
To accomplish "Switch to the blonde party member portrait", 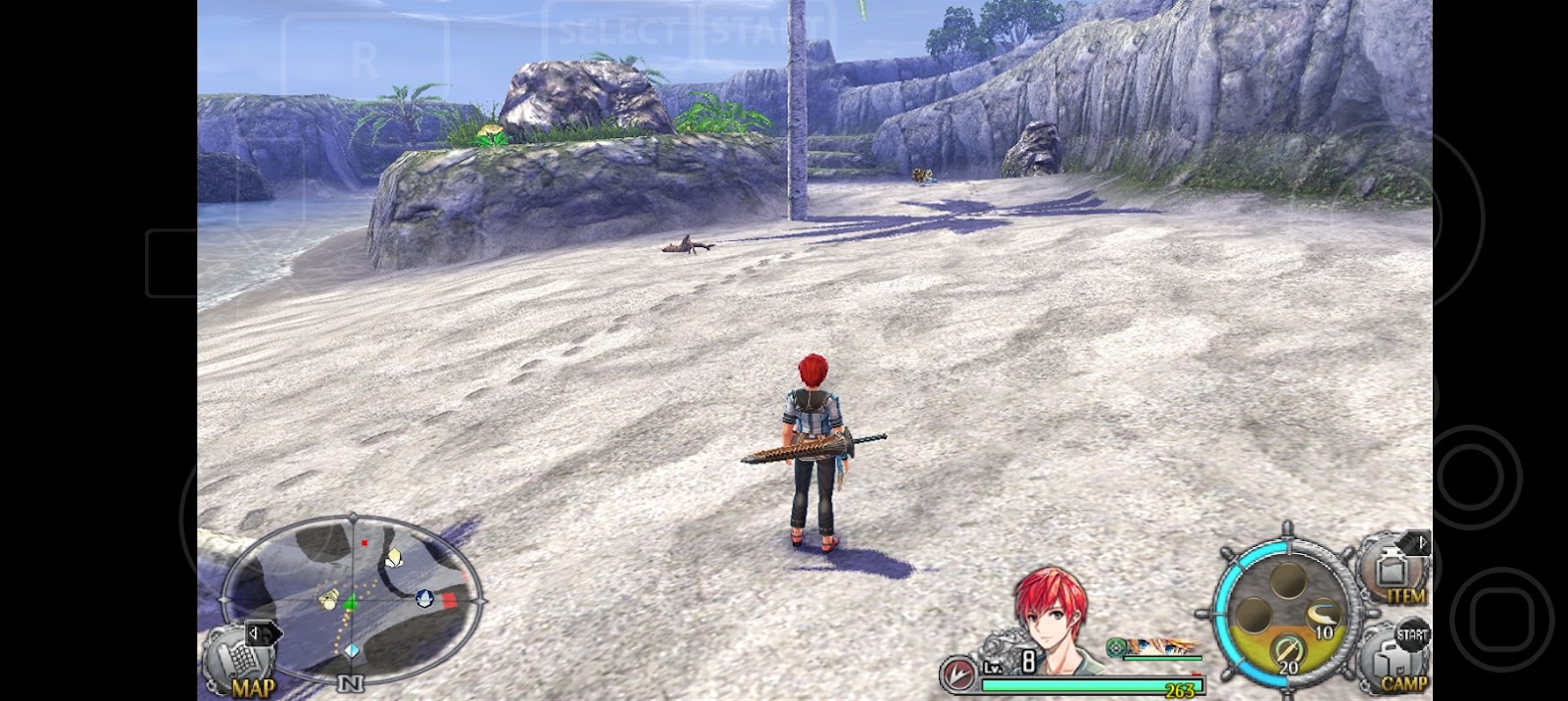I will 1163,647.
